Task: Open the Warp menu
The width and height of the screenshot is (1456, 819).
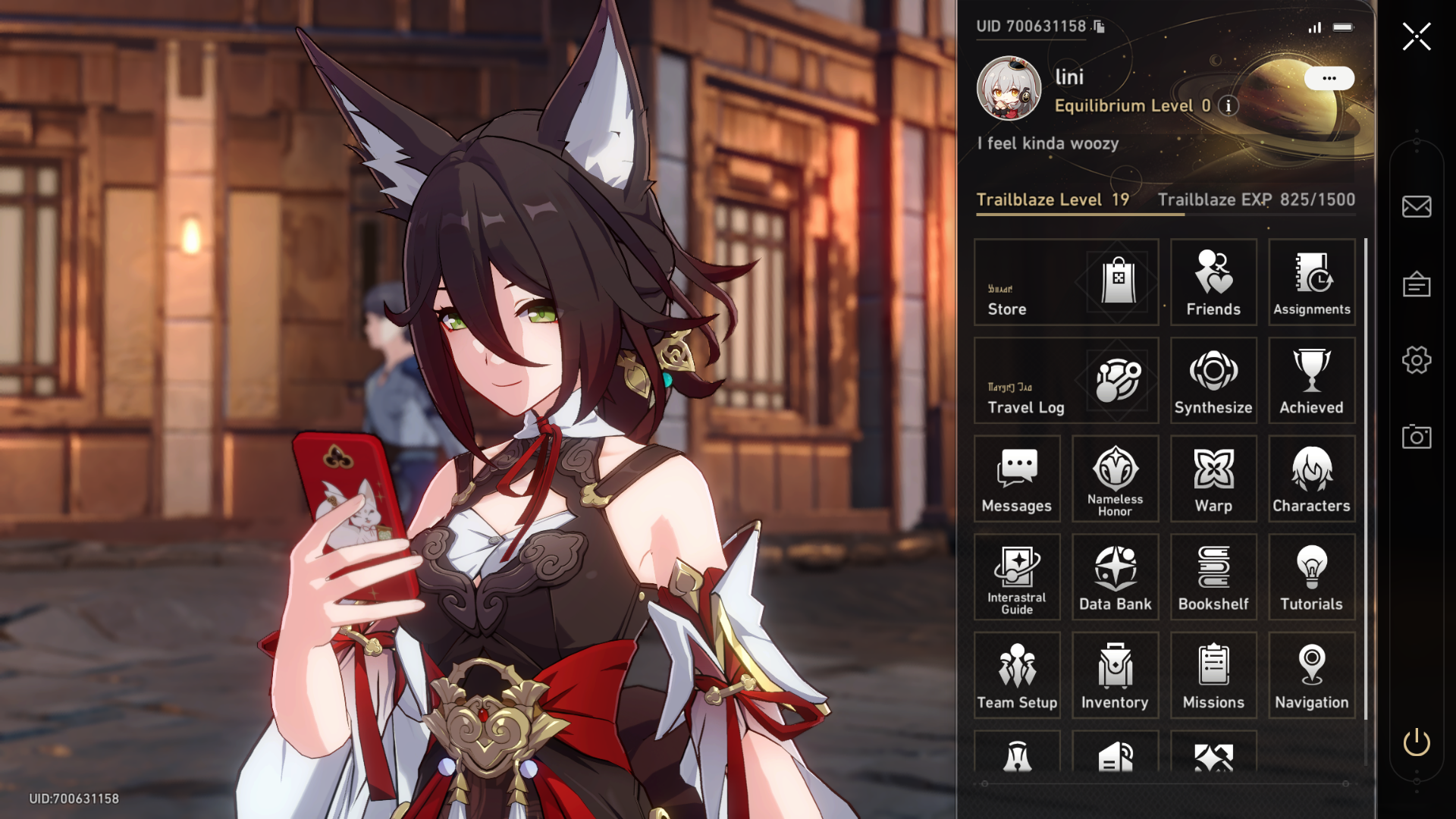Action: [x=1213, y=479]
